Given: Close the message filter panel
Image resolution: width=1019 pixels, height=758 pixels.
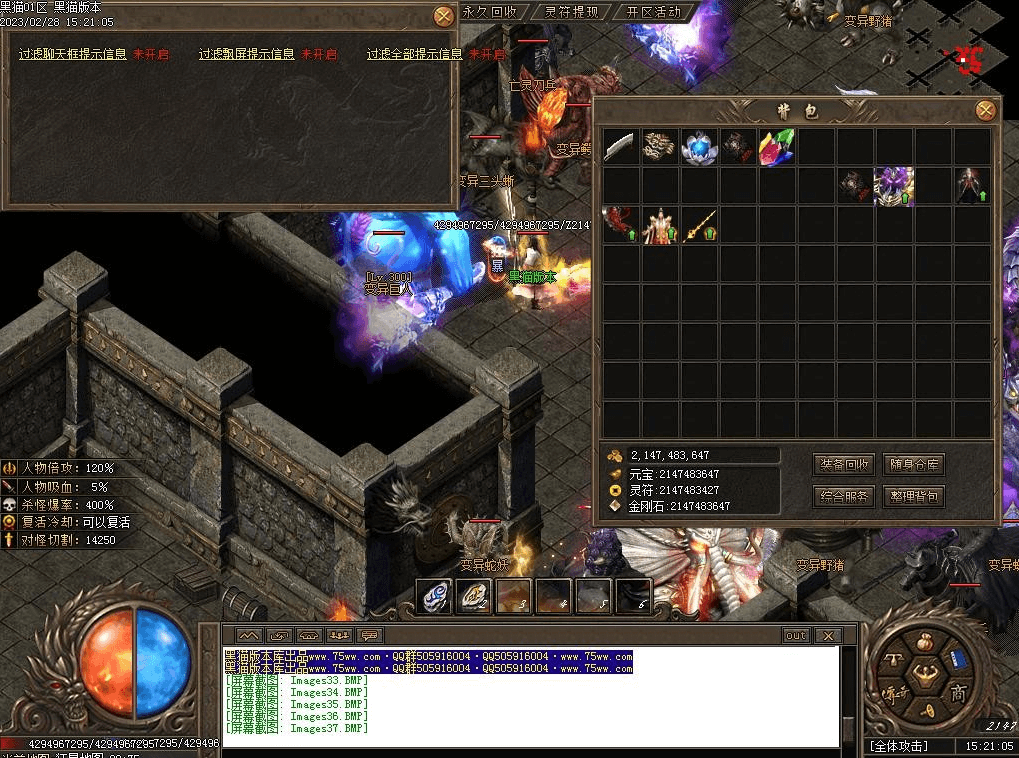Looking at the screenshot, I should [444, 16].
